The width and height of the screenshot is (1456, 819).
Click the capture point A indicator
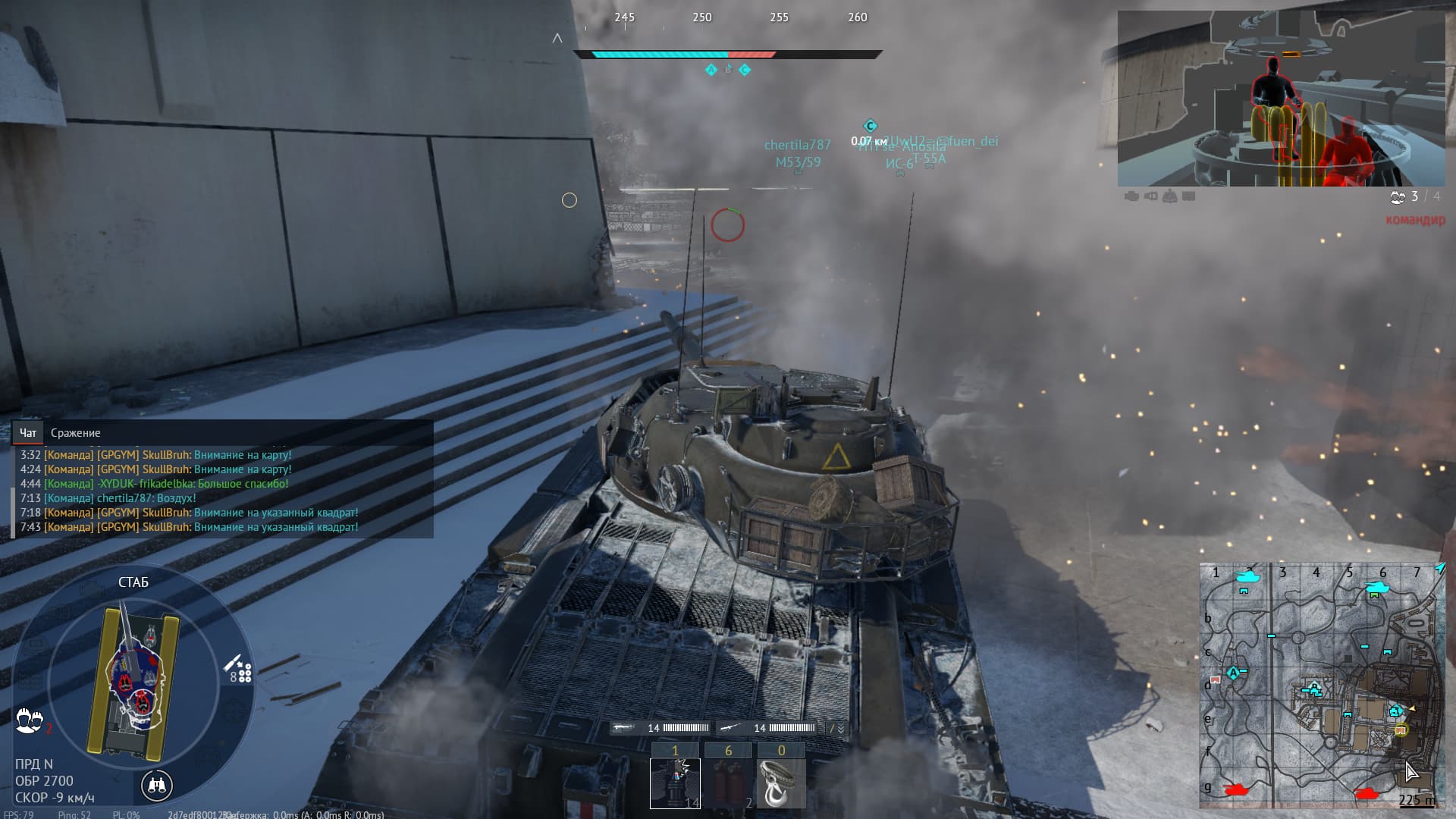tap(711, 70)
